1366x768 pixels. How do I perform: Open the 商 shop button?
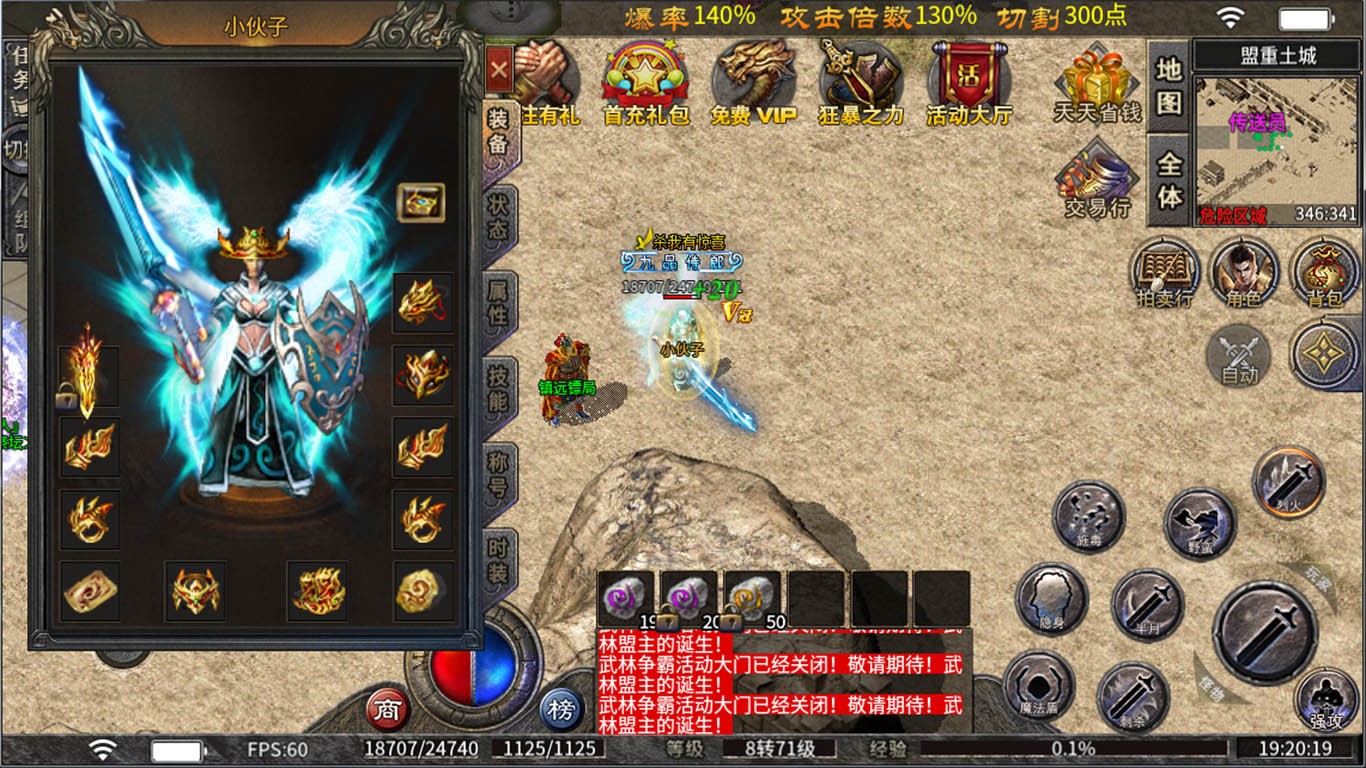tap(389, 708)
